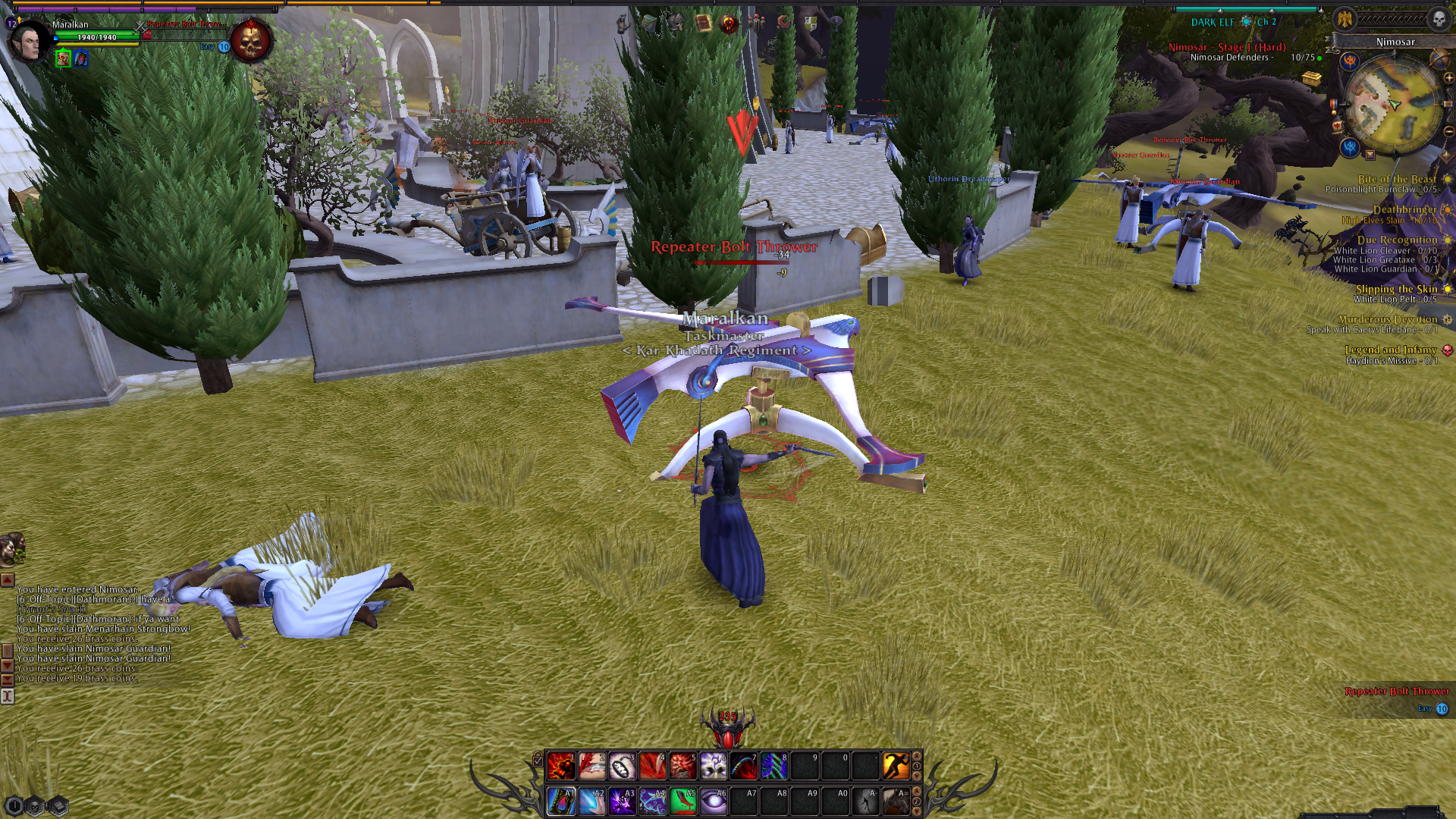Adjust the minimap zoom slider
The height and width of the screenshot is (819, 1456).
coord(1447,103)
